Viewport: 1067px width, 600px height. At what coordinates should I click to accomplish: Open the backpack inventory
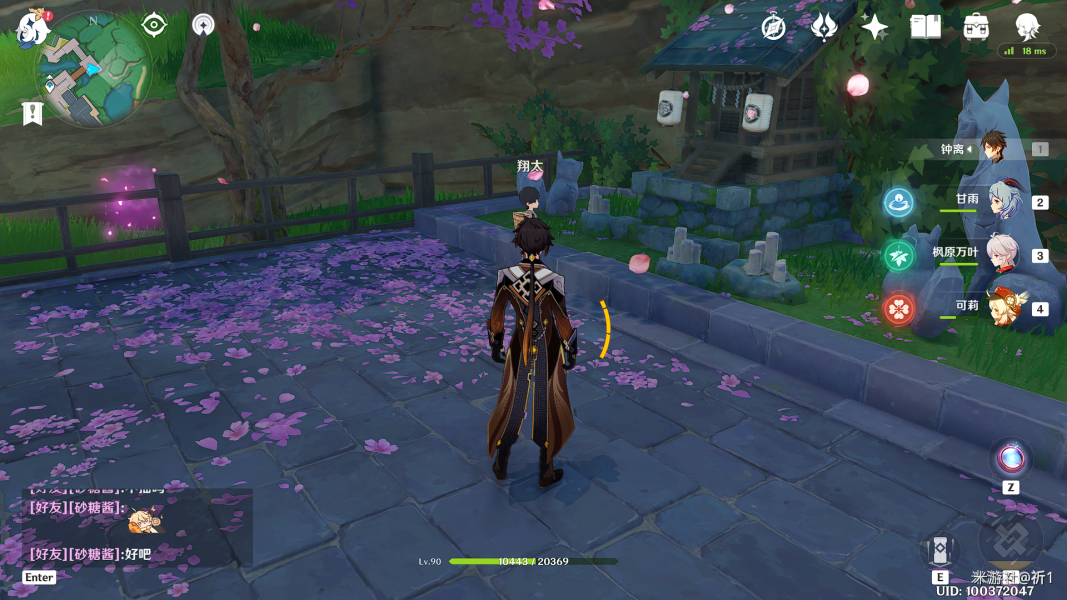click(x=976, y=27)
